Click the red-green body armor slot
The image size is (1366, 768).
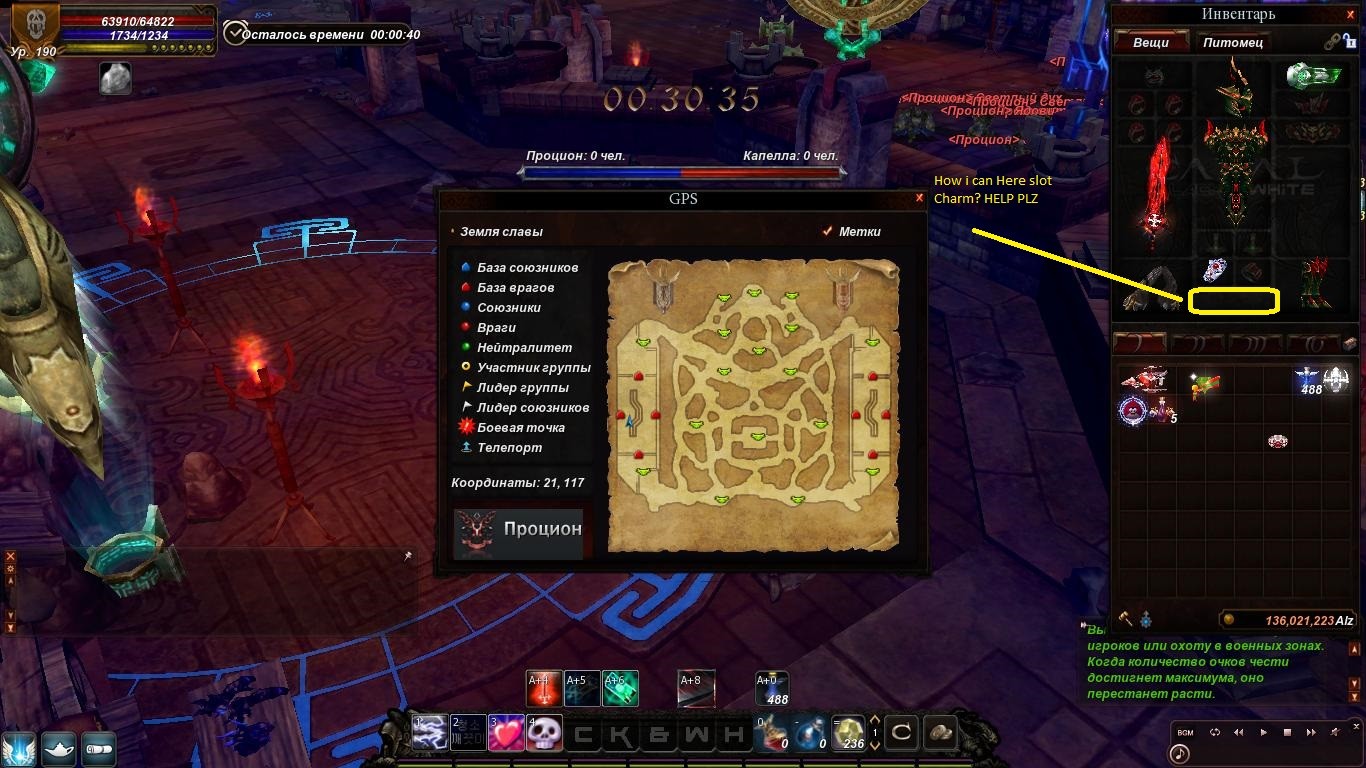[1235, 170]
